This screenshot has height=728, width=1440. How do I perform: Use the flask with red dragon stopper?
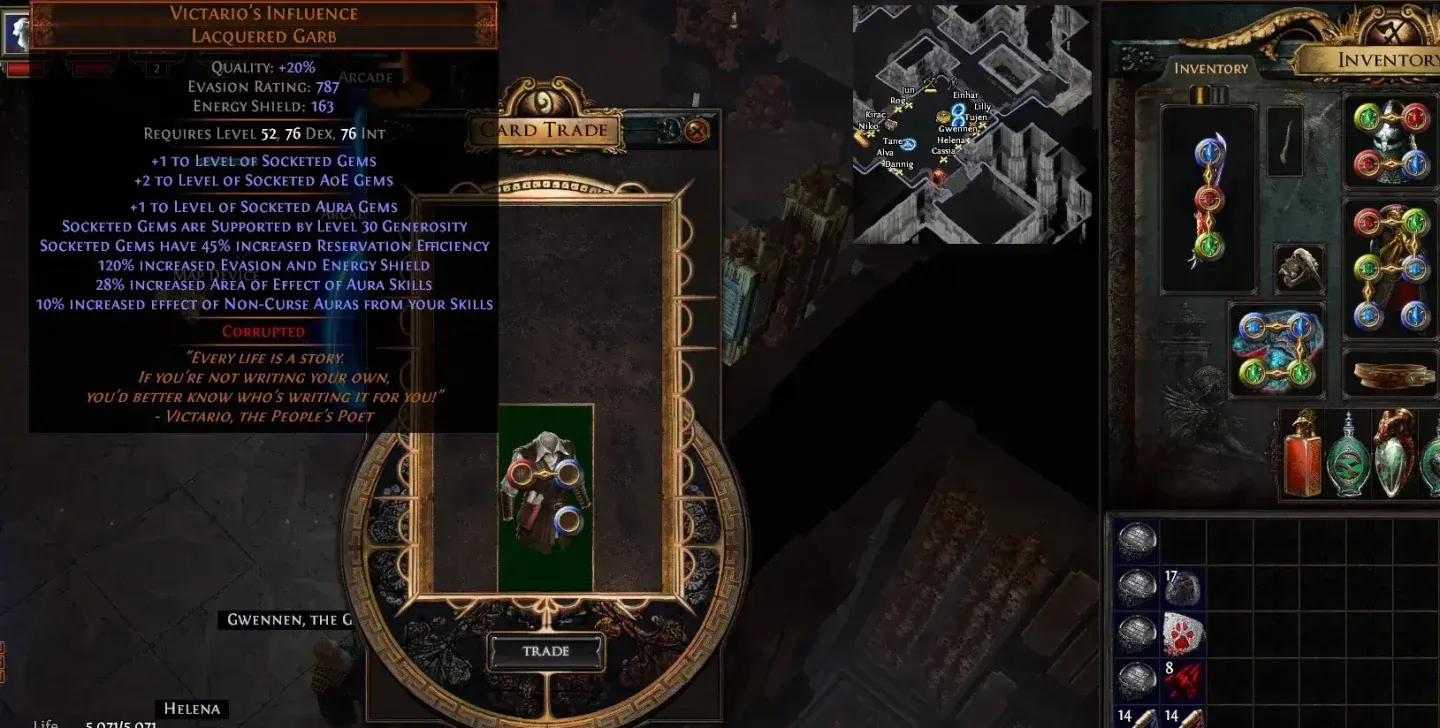1393,456
